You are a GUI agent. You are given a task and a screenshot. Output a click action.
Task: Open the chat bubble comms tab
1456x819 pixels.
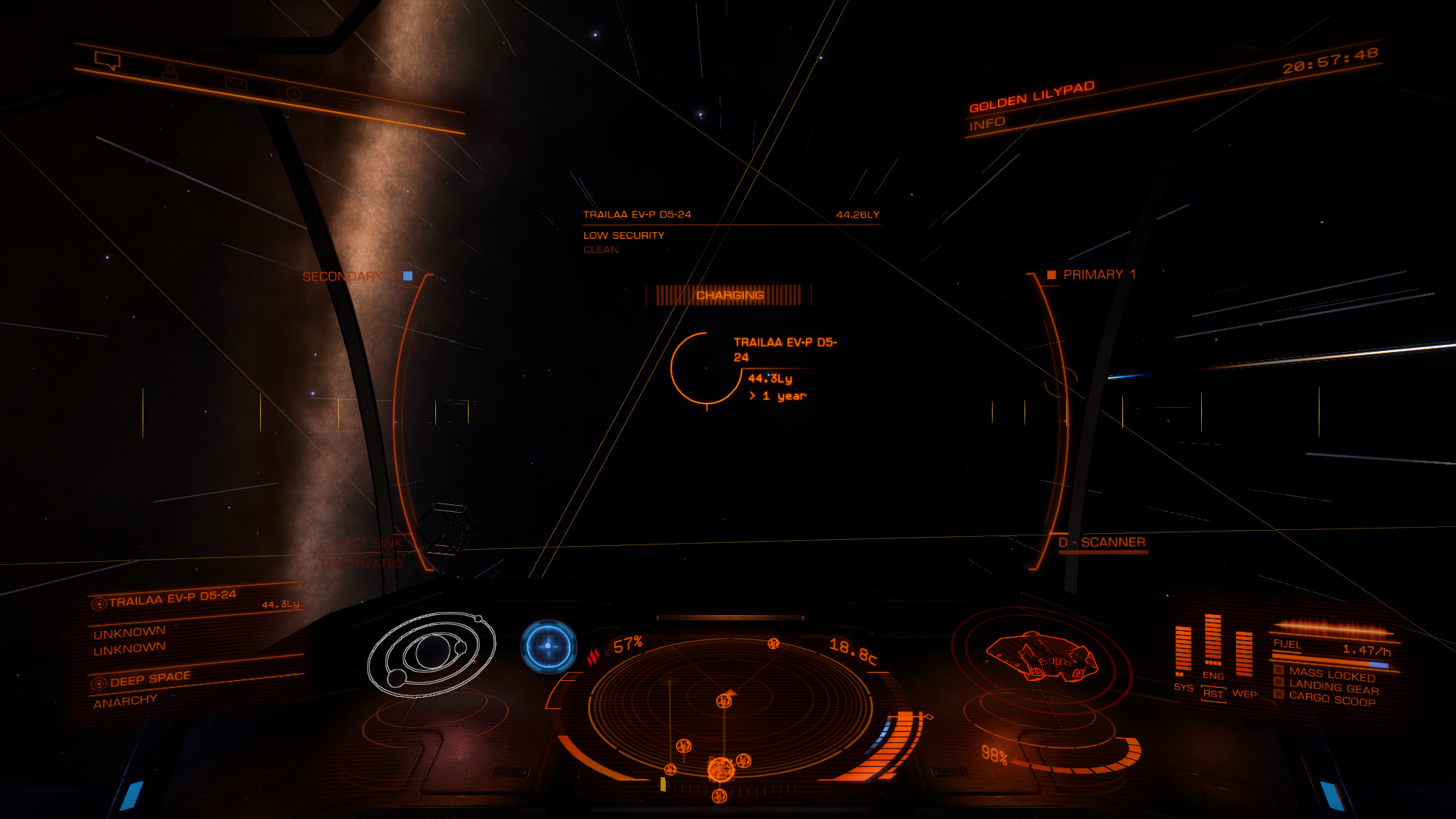107,60
